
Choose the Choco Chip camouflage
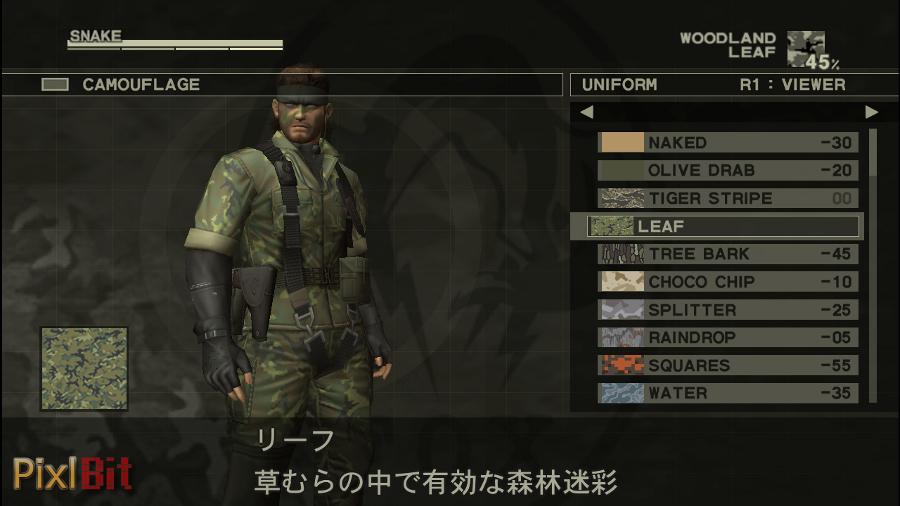tap(728, 282)
